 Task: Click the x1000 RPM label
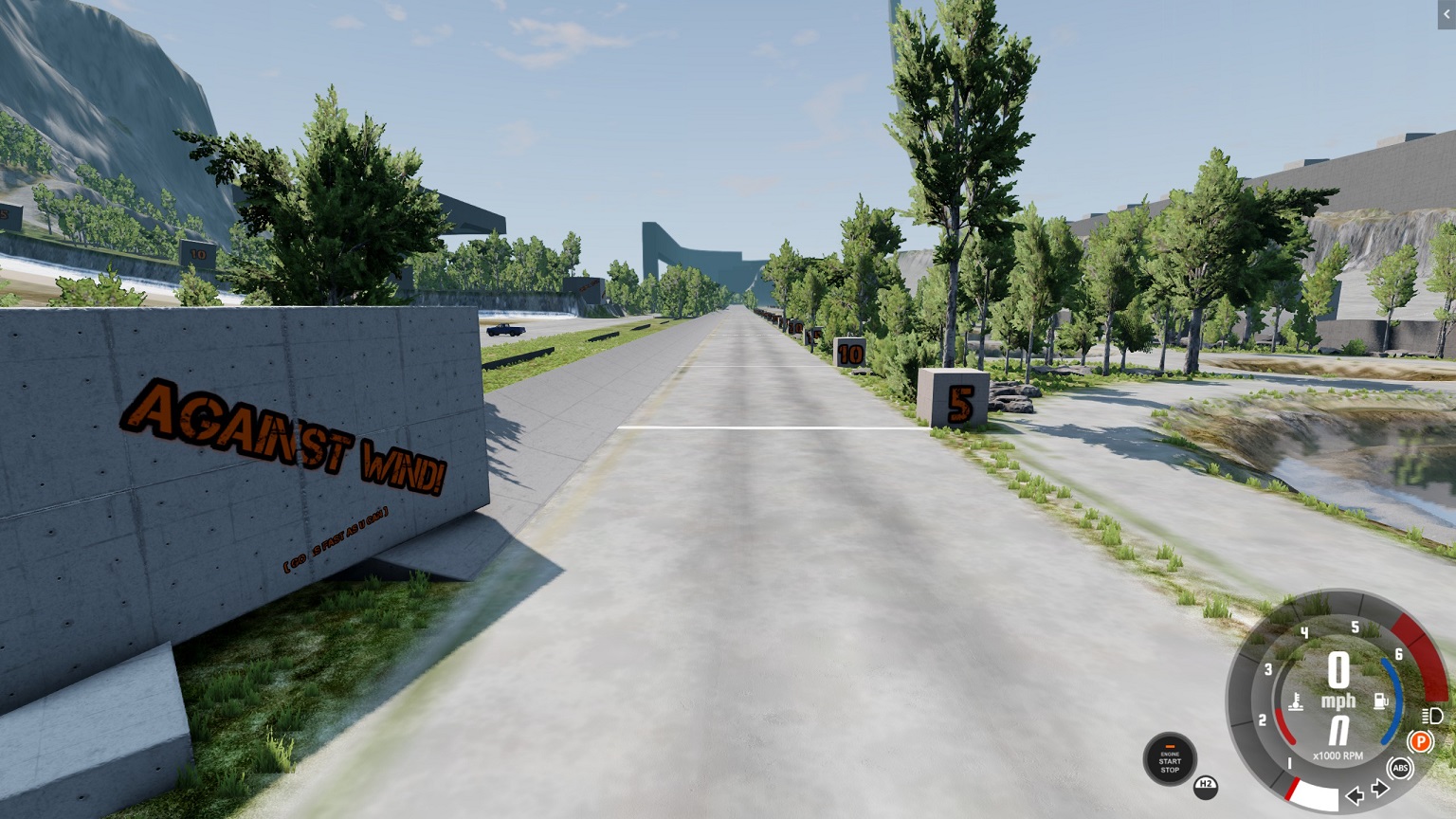(x=1338, y=755)
